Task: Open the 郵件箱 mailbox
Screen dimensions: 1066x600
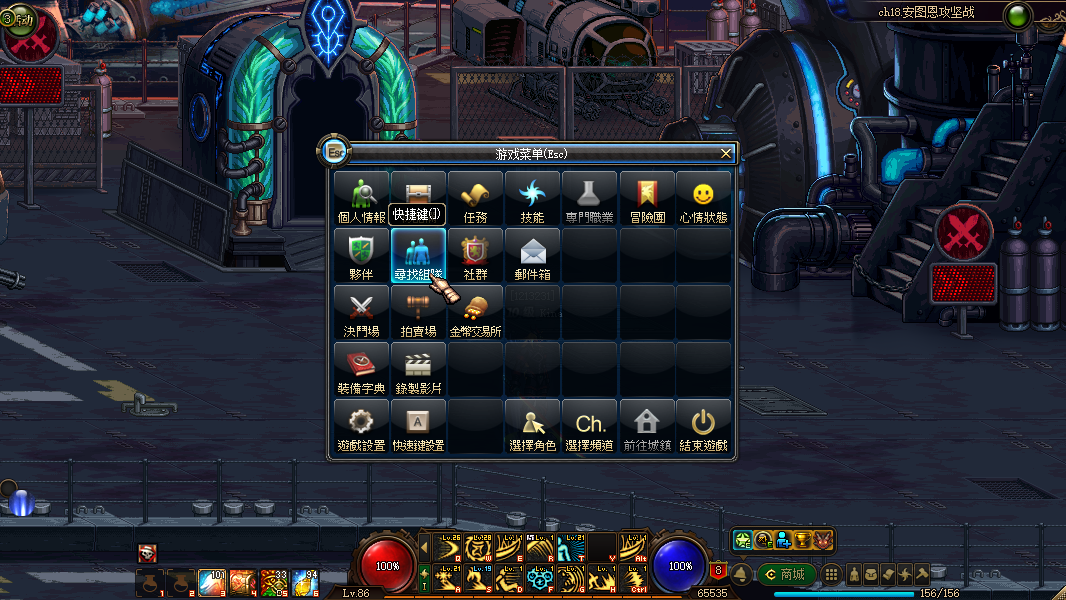Action: [x=532, y=255]
